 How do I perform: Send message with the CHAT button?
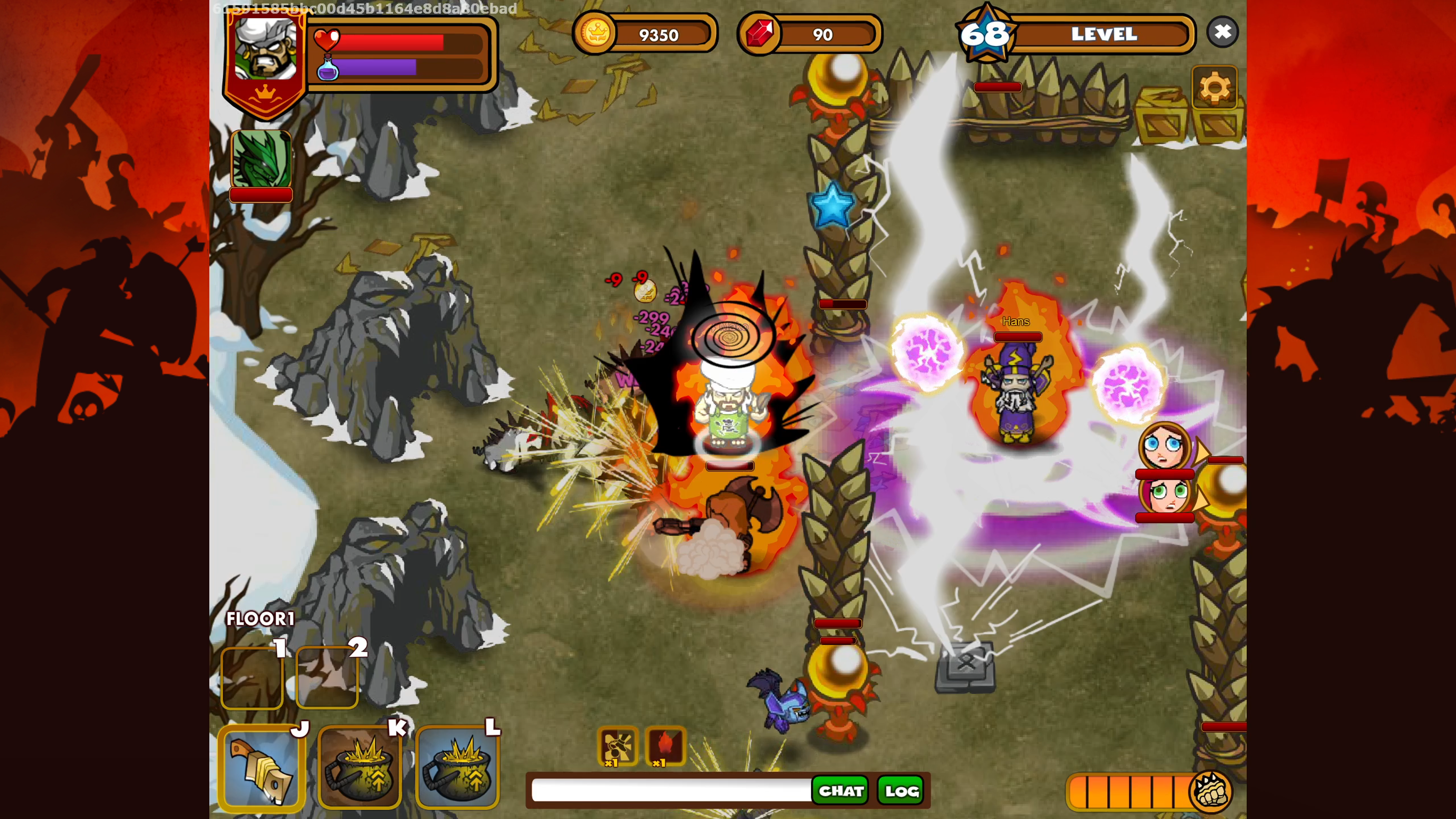pos(841,790)
